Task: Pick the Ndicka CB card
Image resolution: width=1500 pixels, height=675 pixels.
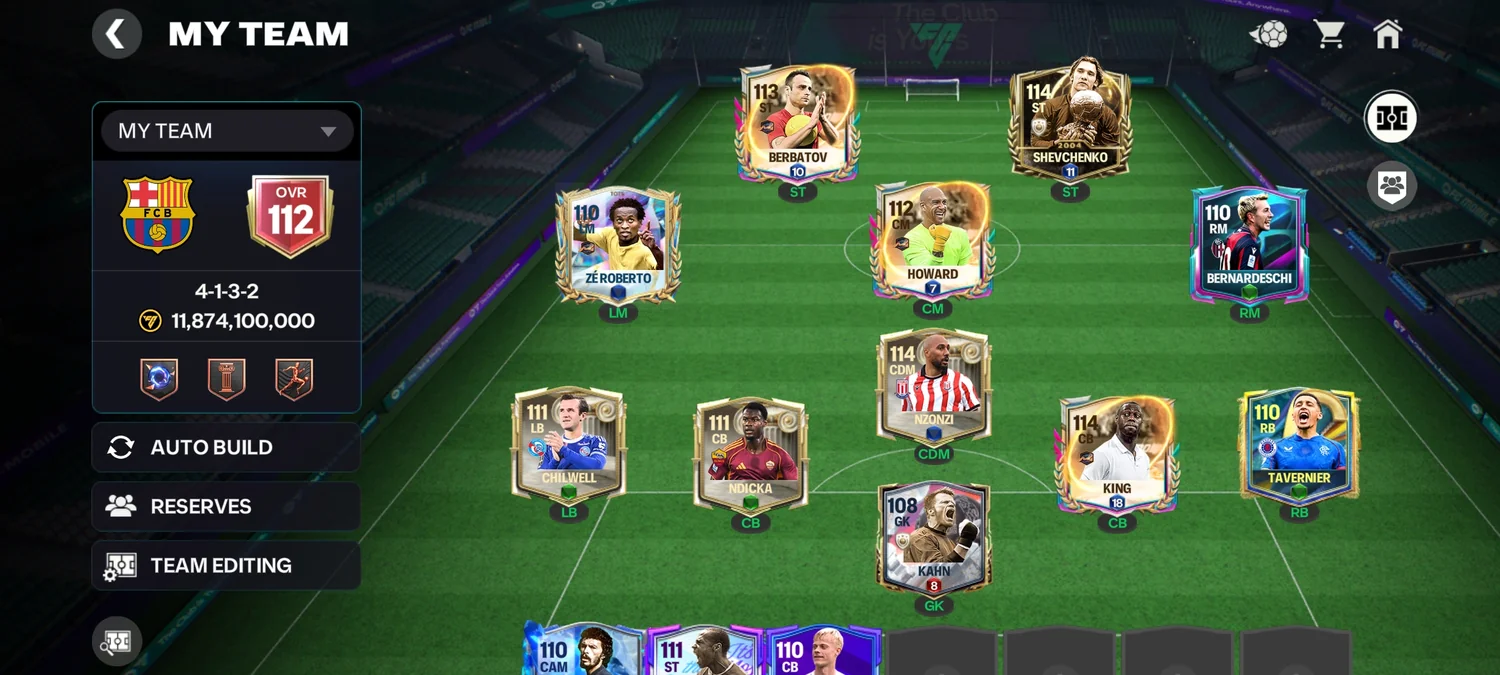Action: pyautogui.click(x=750, y=453)
